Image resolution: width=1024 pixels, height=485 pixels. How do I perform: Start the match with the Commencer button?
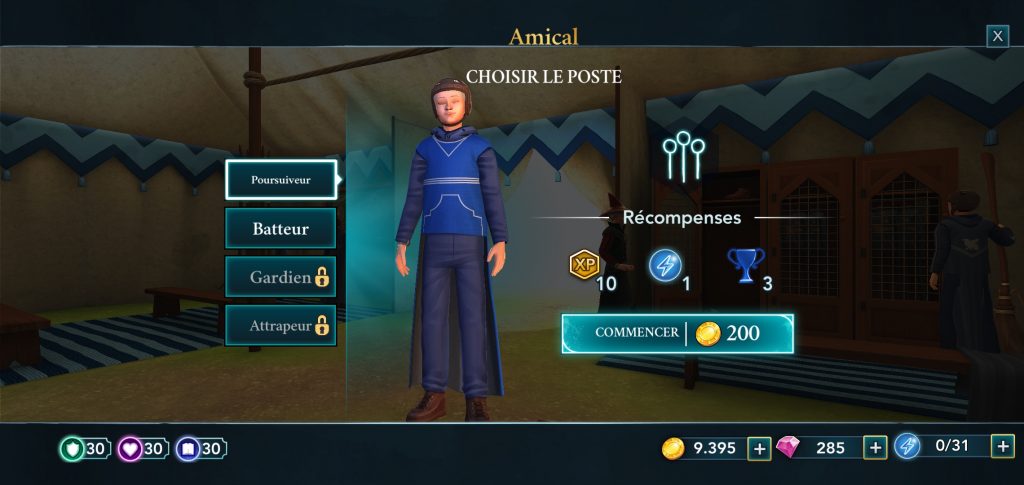677,333
